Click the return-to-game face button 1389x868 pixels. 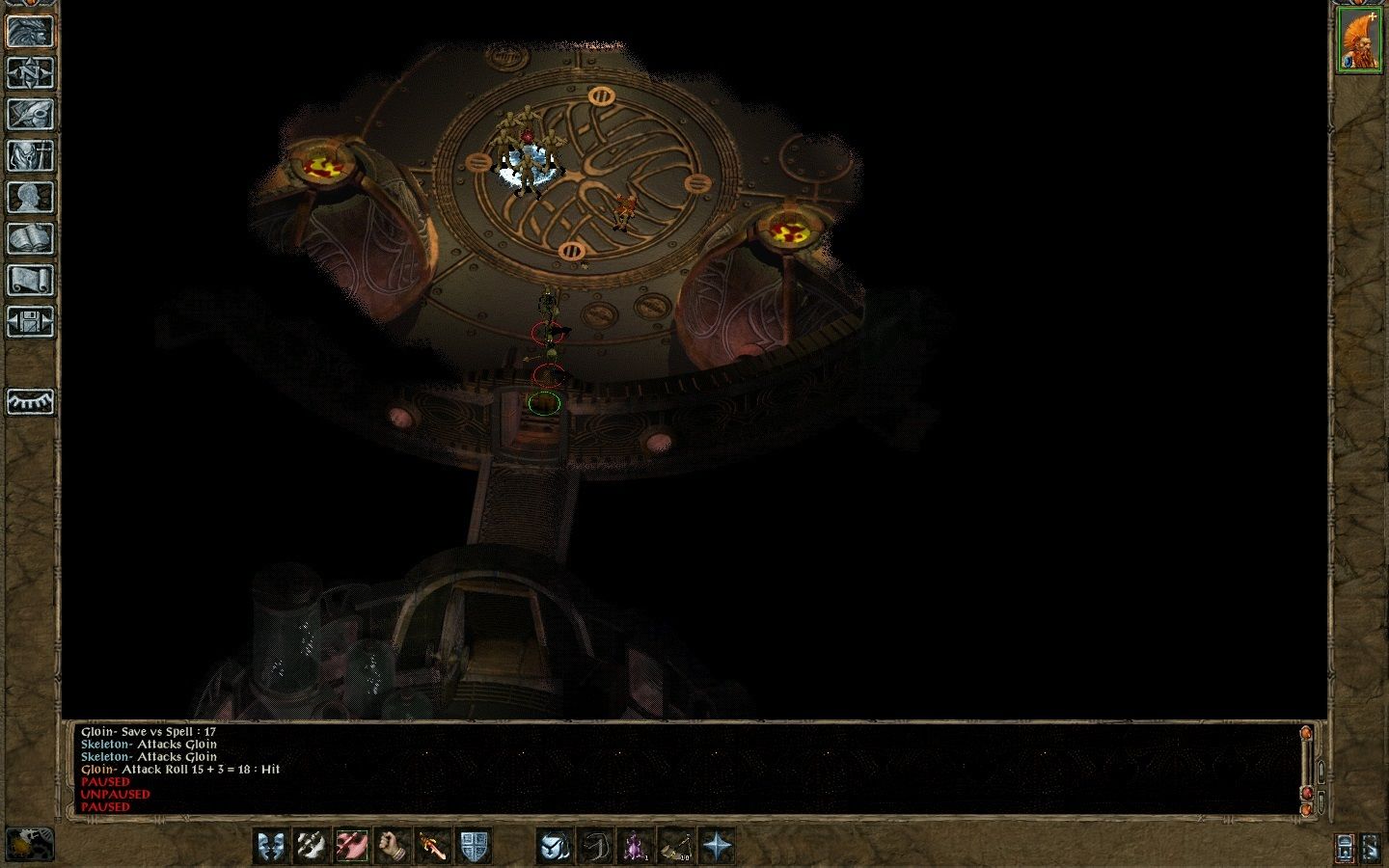click(30, 31)
